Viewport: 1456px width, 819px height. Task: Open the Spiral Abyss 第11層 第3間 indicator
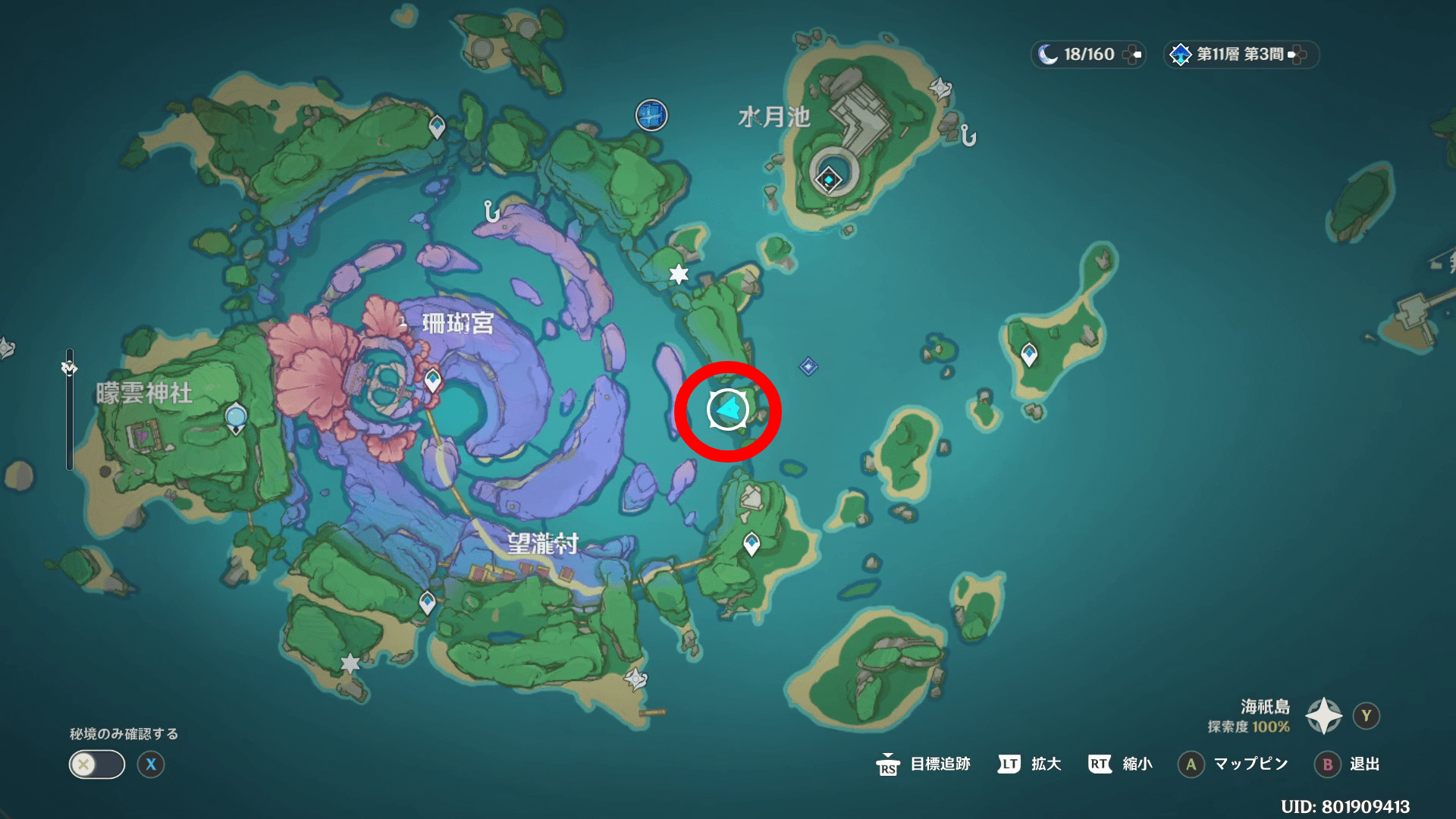click(x=1241, y=55)
